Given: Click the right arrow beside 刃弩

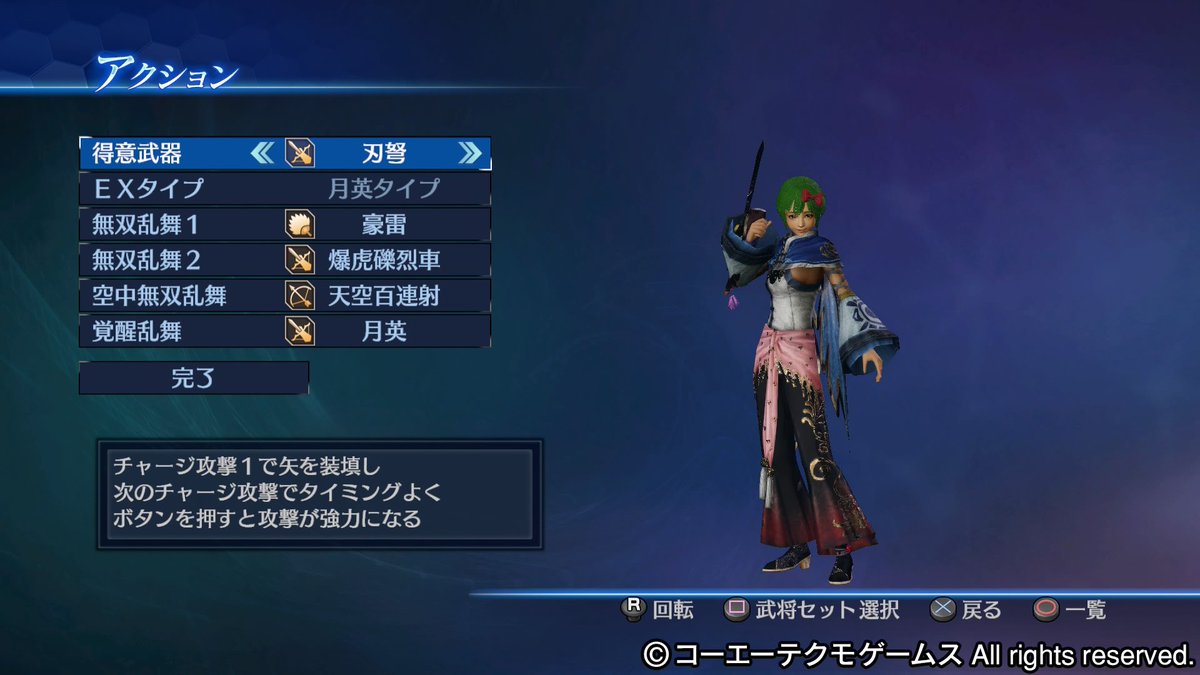Looking at the screenshot, I should [x=469, y=153].
